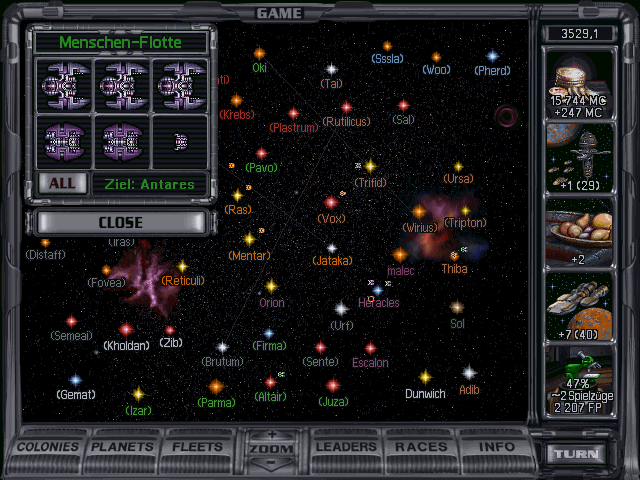The image size is (640, 480).
Task: Open the food surplus bowl panel
Action: (x=586, y=230)
